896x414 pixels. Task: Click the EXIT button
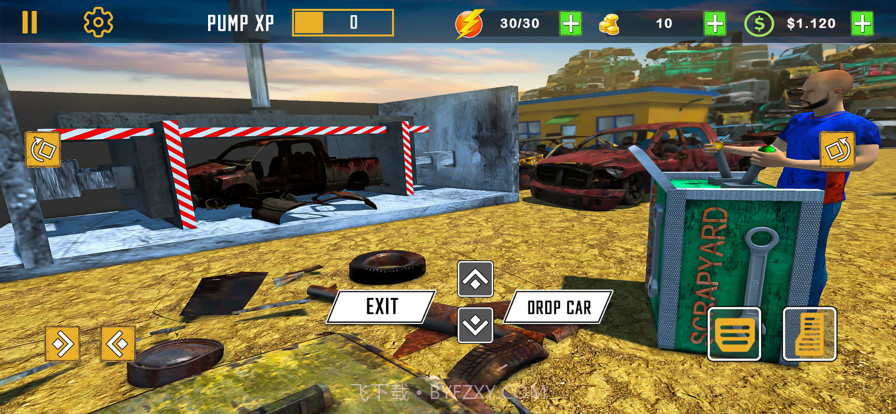tap(381, 307)
